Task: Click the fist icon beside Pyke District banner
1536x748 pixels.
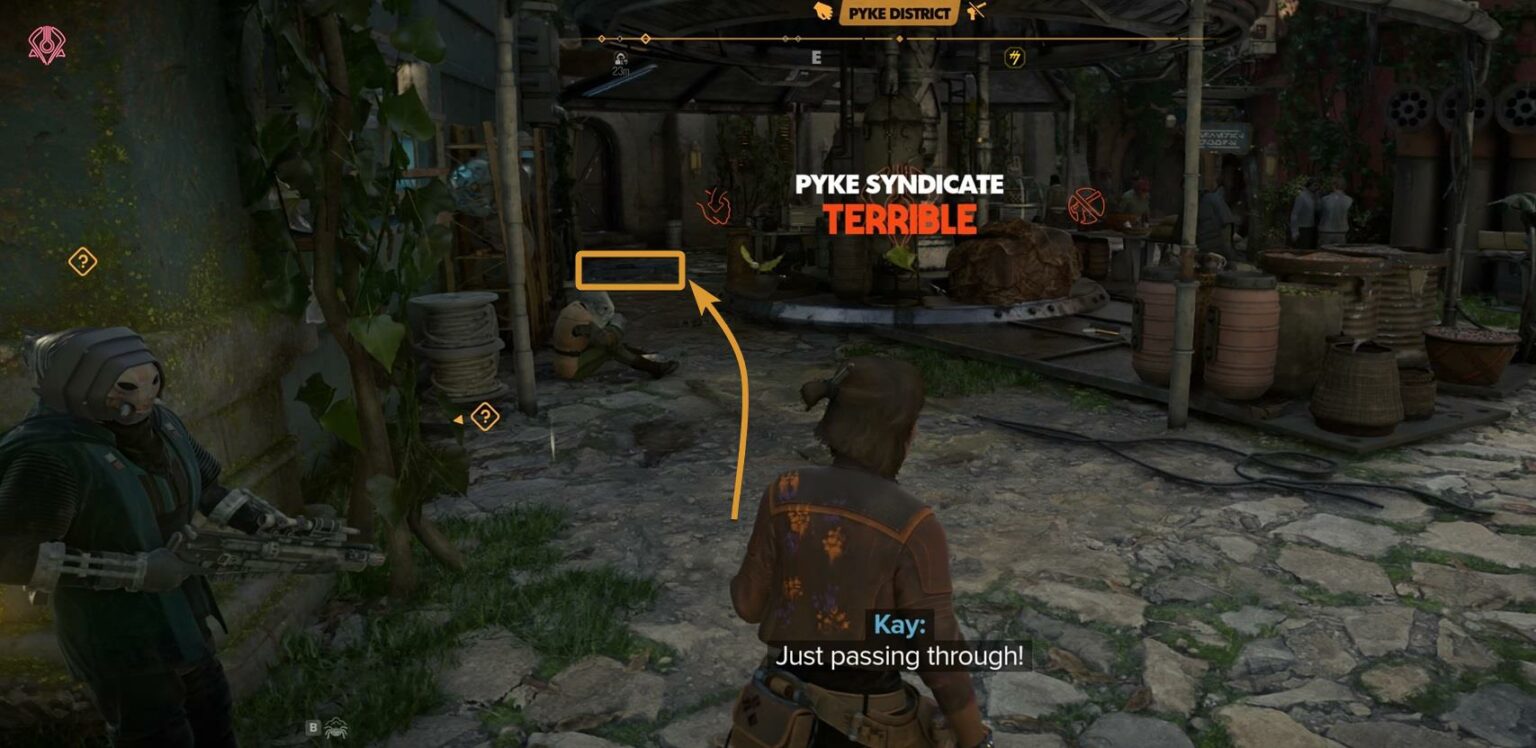Action: 821,12
